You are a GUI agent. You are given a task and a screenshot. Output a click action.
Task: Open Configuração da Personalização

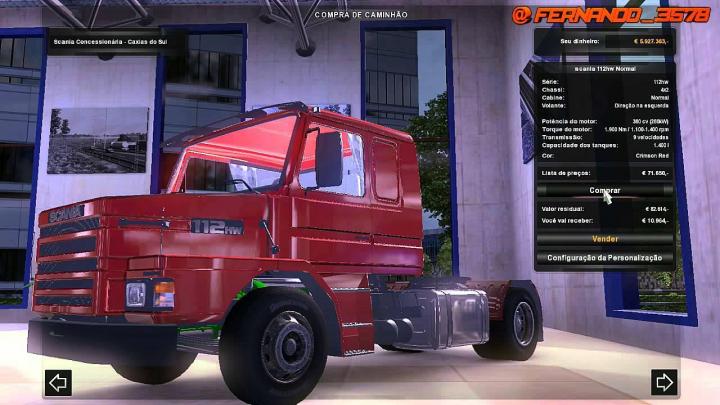click(604, 257)
